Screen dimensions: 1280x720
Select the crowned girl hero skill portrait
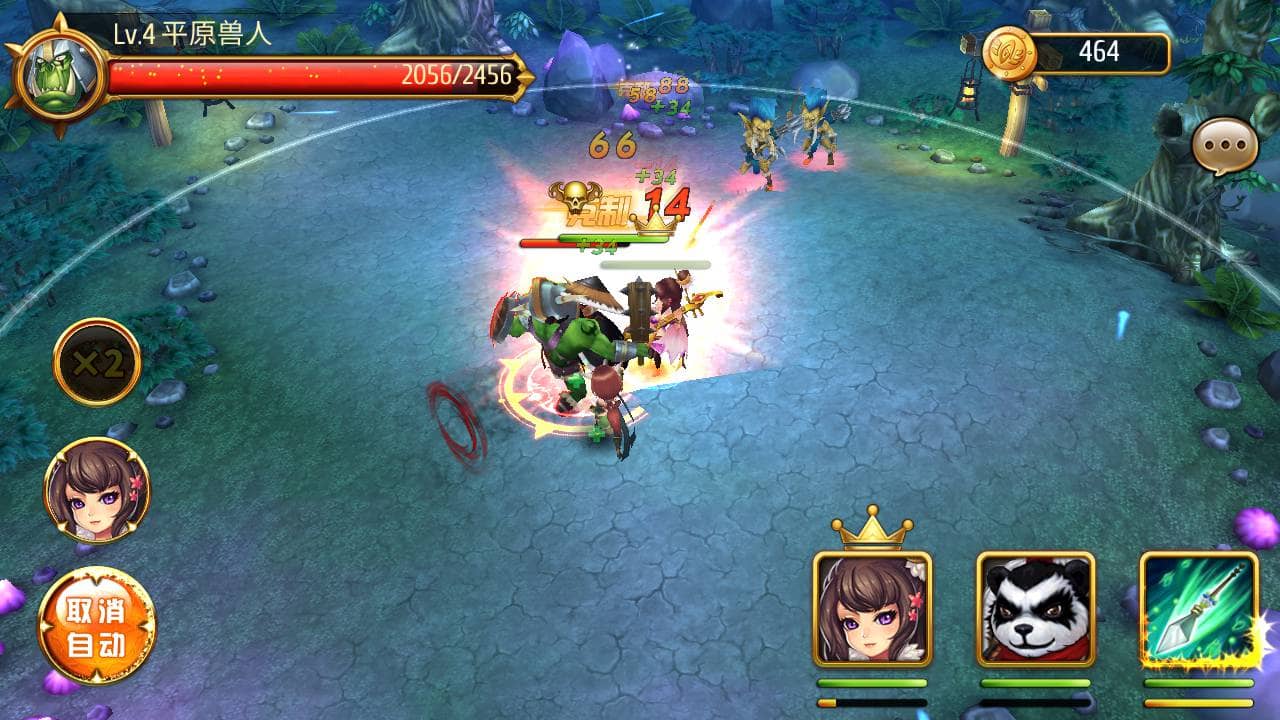click(872, 609)
